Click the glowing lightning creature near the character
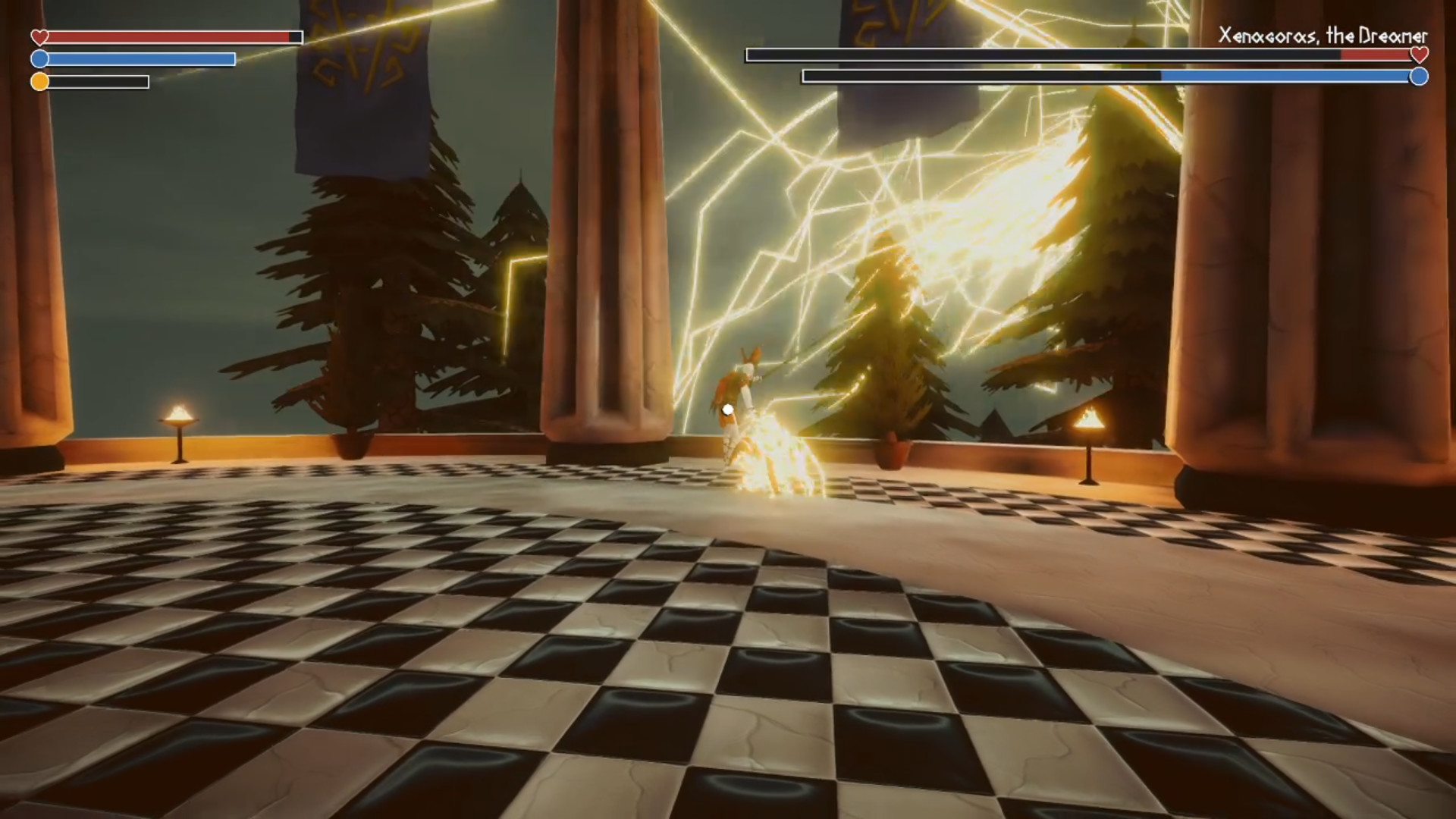 773,455
